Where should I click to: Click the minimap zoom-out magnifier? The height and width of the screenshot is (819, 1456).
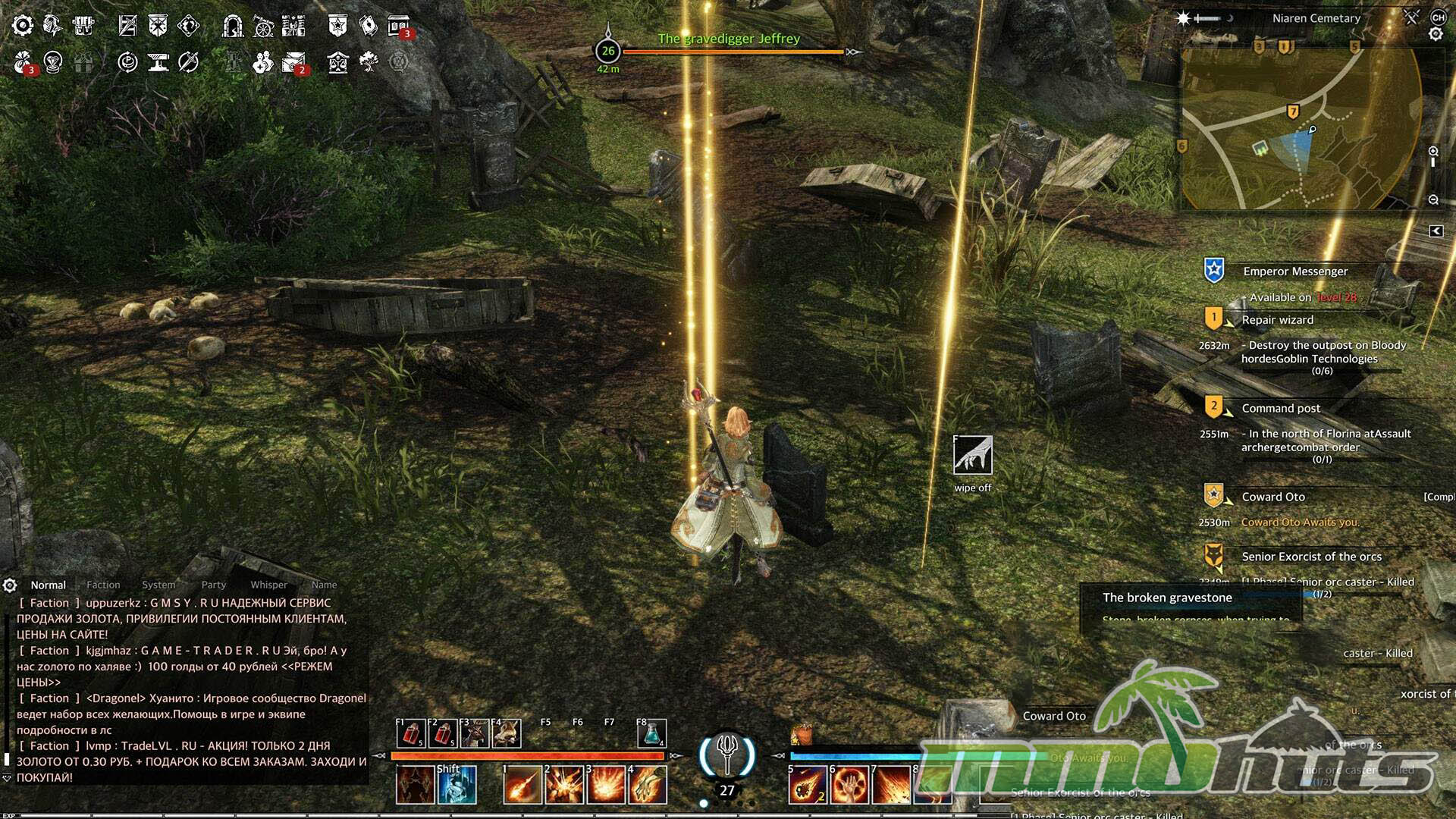click(x=1433, y=200)
